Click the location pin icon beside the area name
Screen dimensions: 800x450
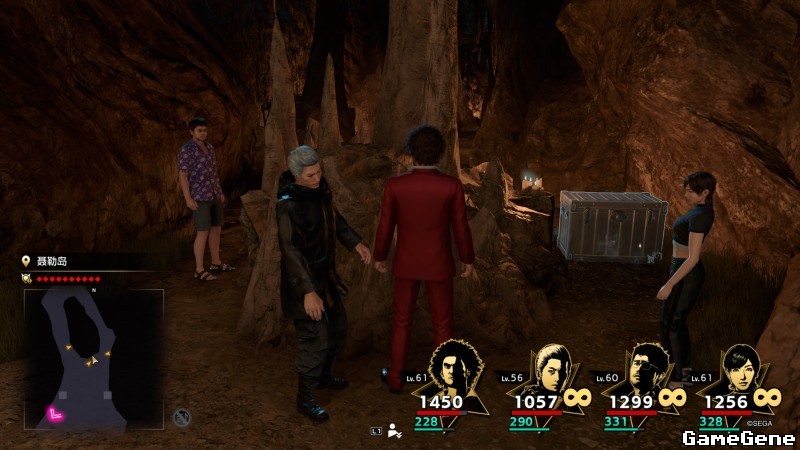28,261
